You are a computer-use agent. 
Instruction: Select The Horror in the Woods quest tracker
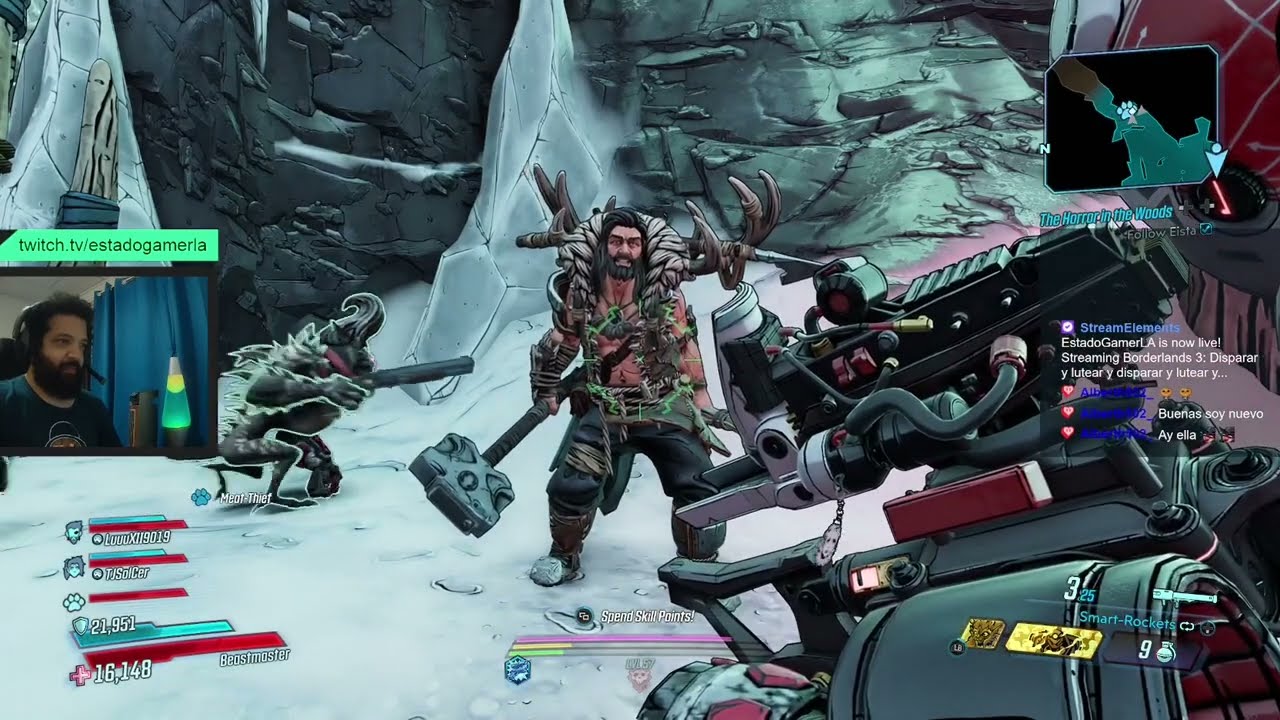(1105, 215)
